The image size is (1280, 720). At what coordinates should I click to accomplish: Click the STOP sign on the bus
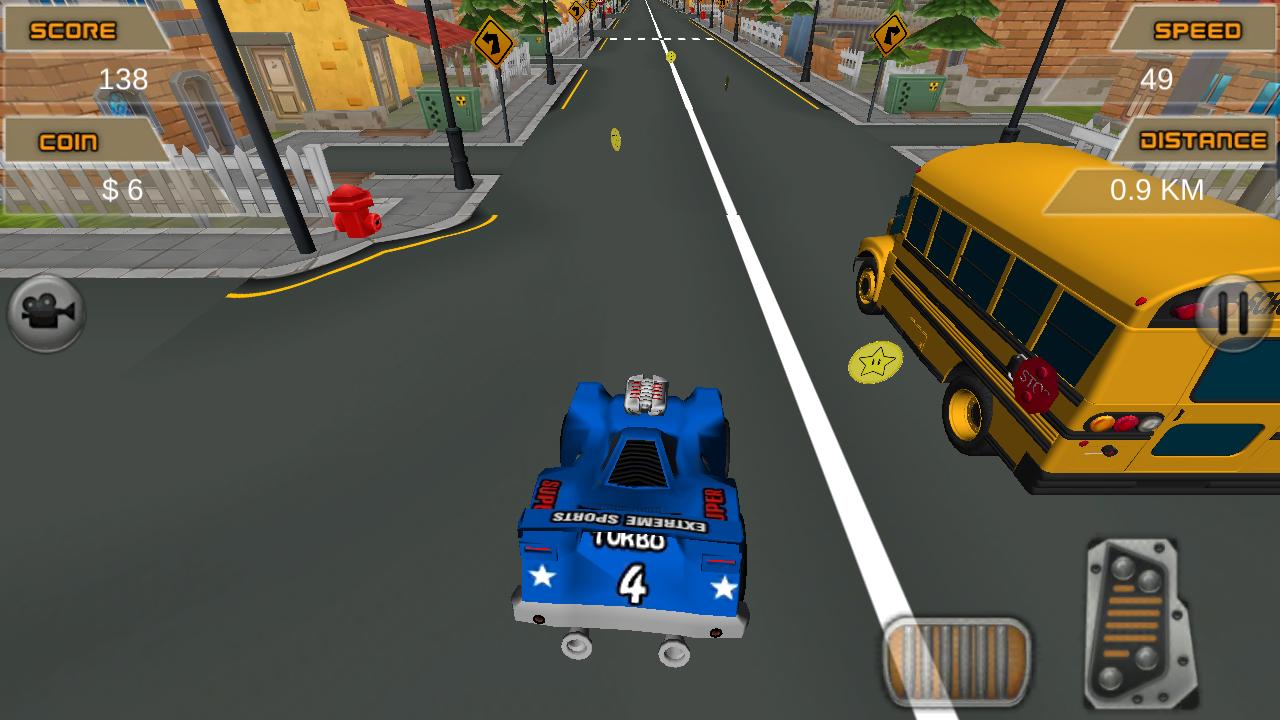(1036, 382)
